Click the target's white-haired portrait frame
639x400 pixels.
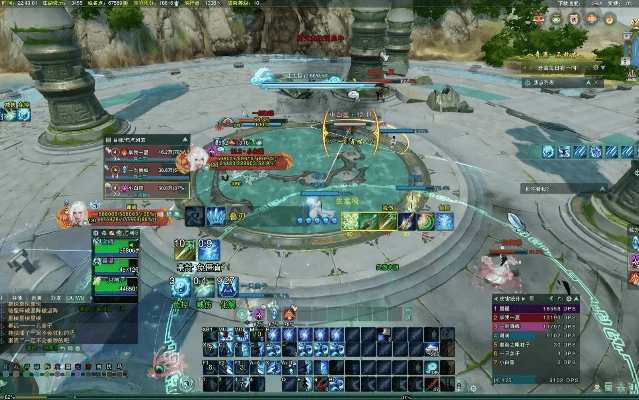click(x=198, y=157)
